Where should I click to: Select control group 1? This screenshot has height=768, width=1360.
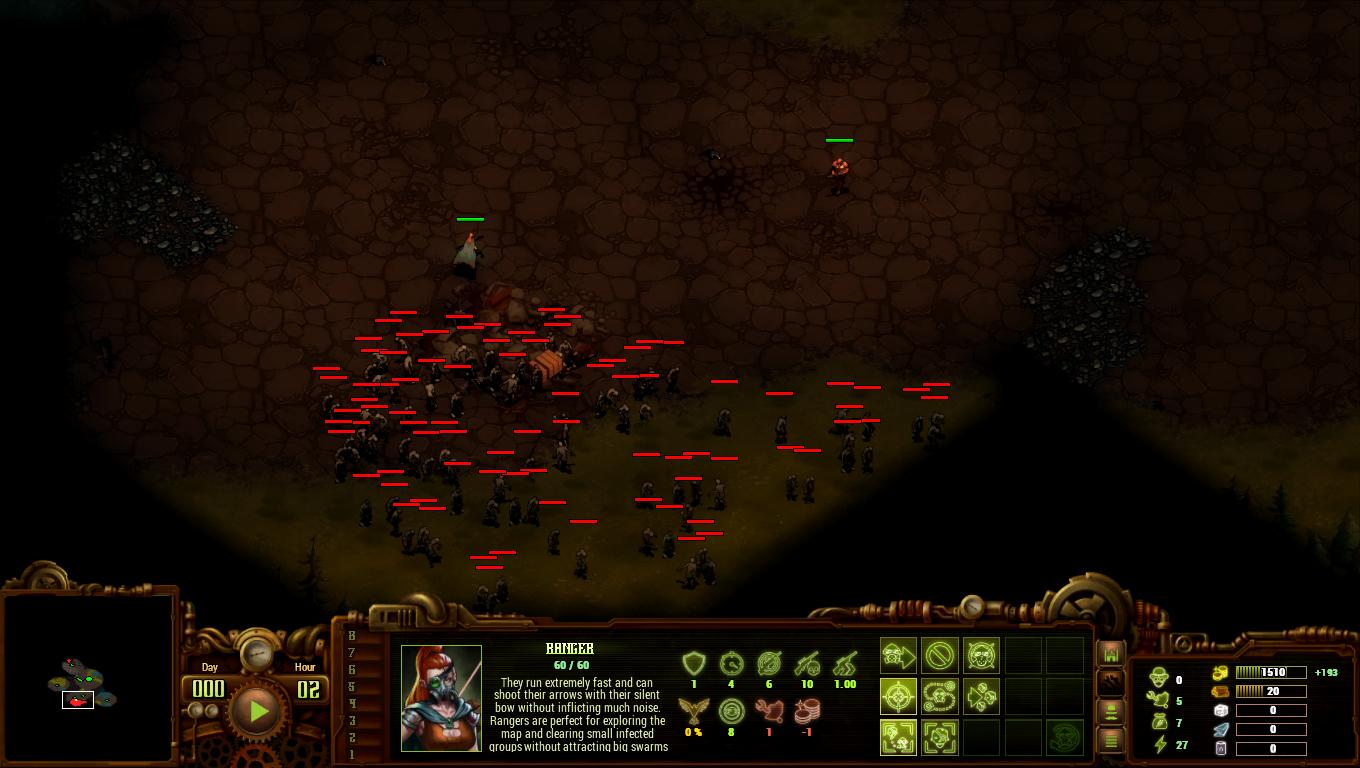352,754
